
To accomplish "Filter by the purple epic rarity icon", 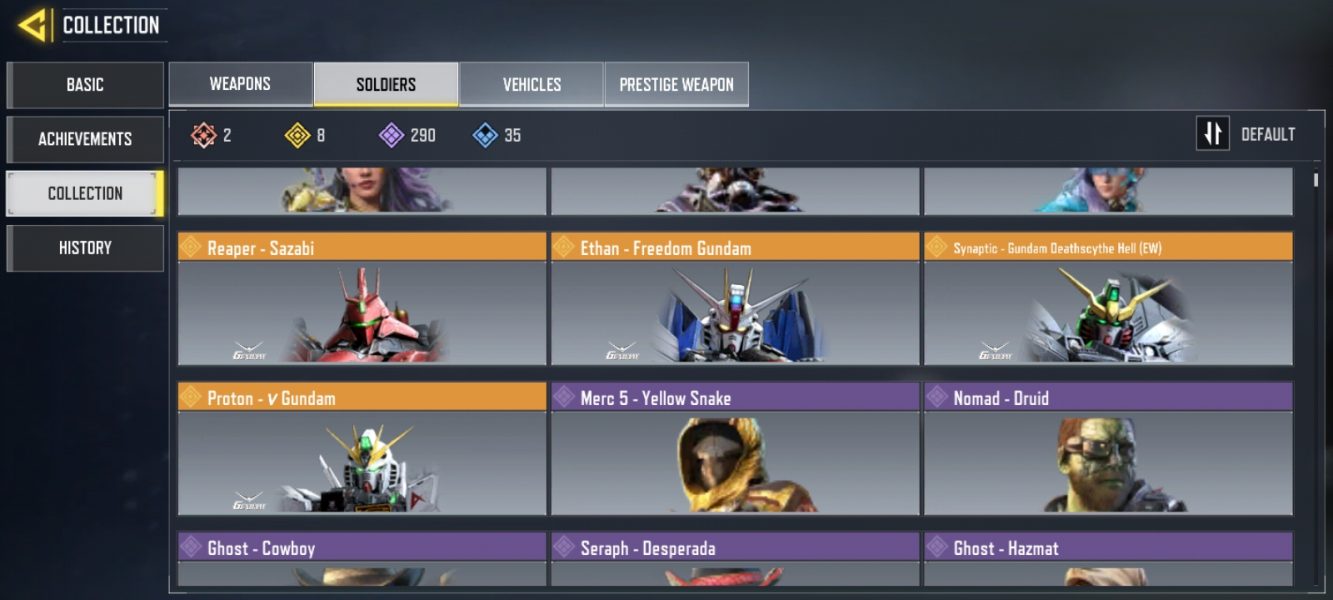I will (x=392, y=135).
